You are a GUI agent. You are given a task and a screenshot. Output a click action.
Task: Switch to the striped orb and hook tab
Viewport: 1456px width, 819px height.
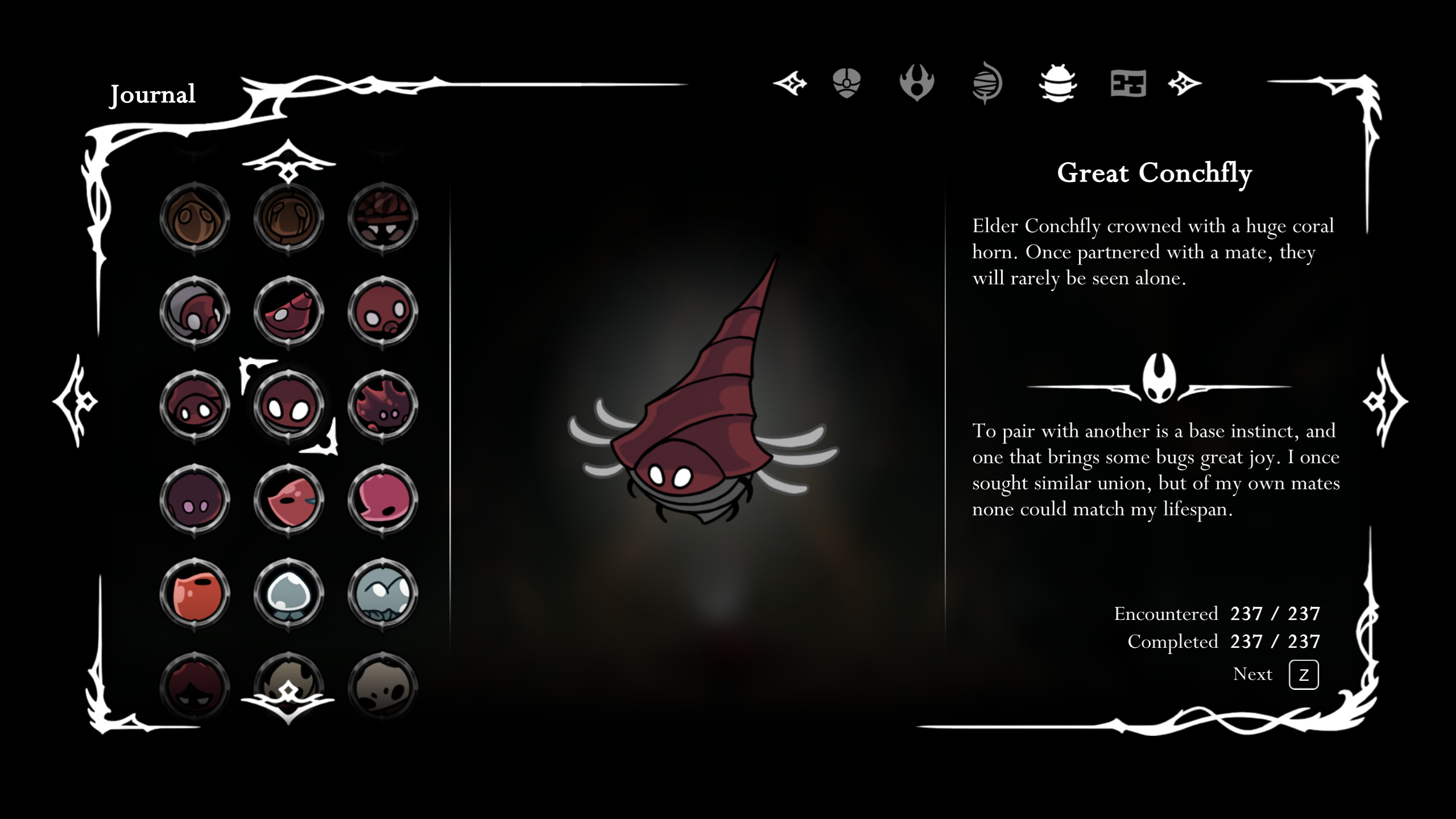(x=987, y=84)
